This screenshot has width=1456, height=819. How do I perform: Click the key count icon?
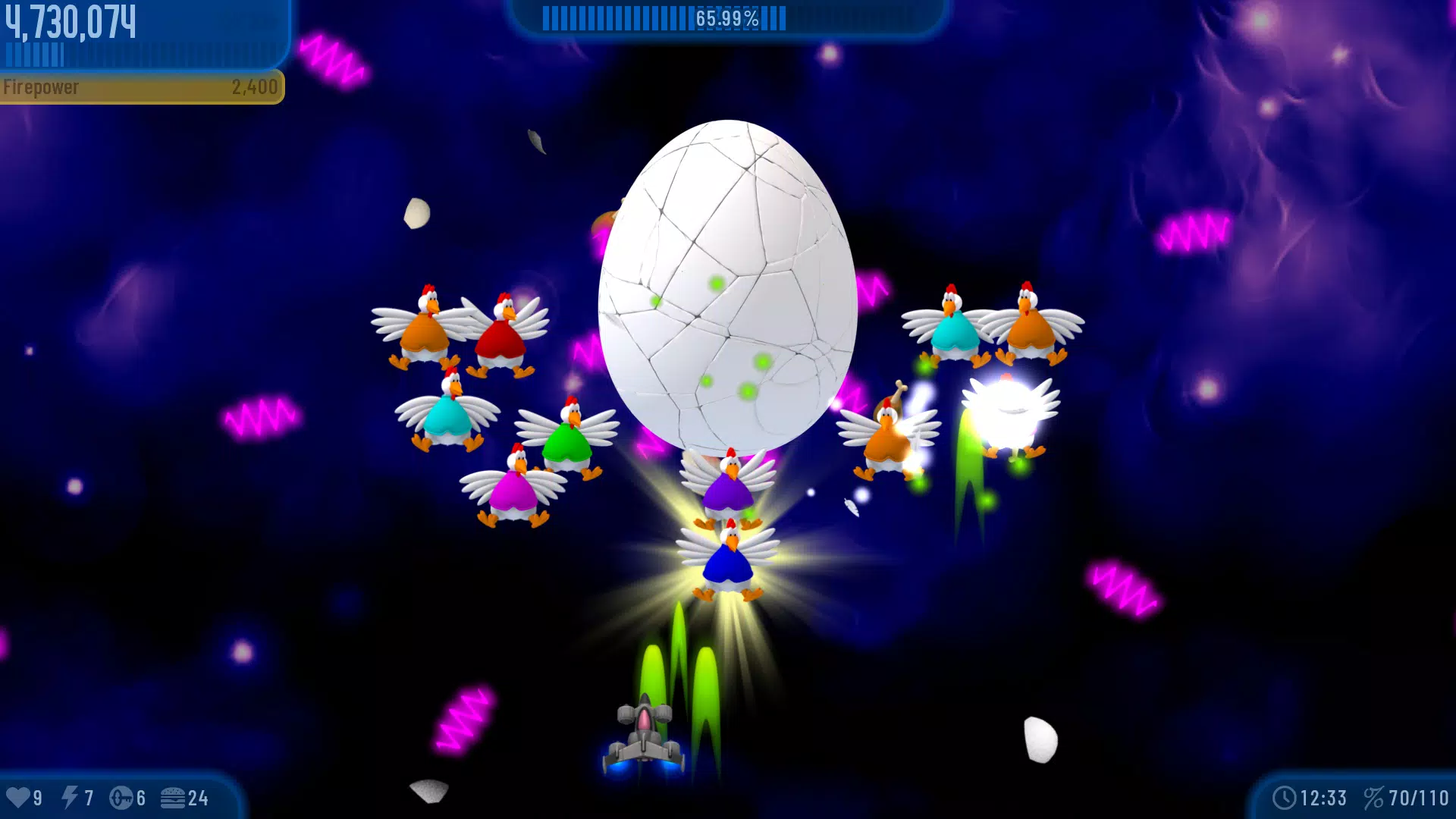pyautogui.click(x=122, y=797)
